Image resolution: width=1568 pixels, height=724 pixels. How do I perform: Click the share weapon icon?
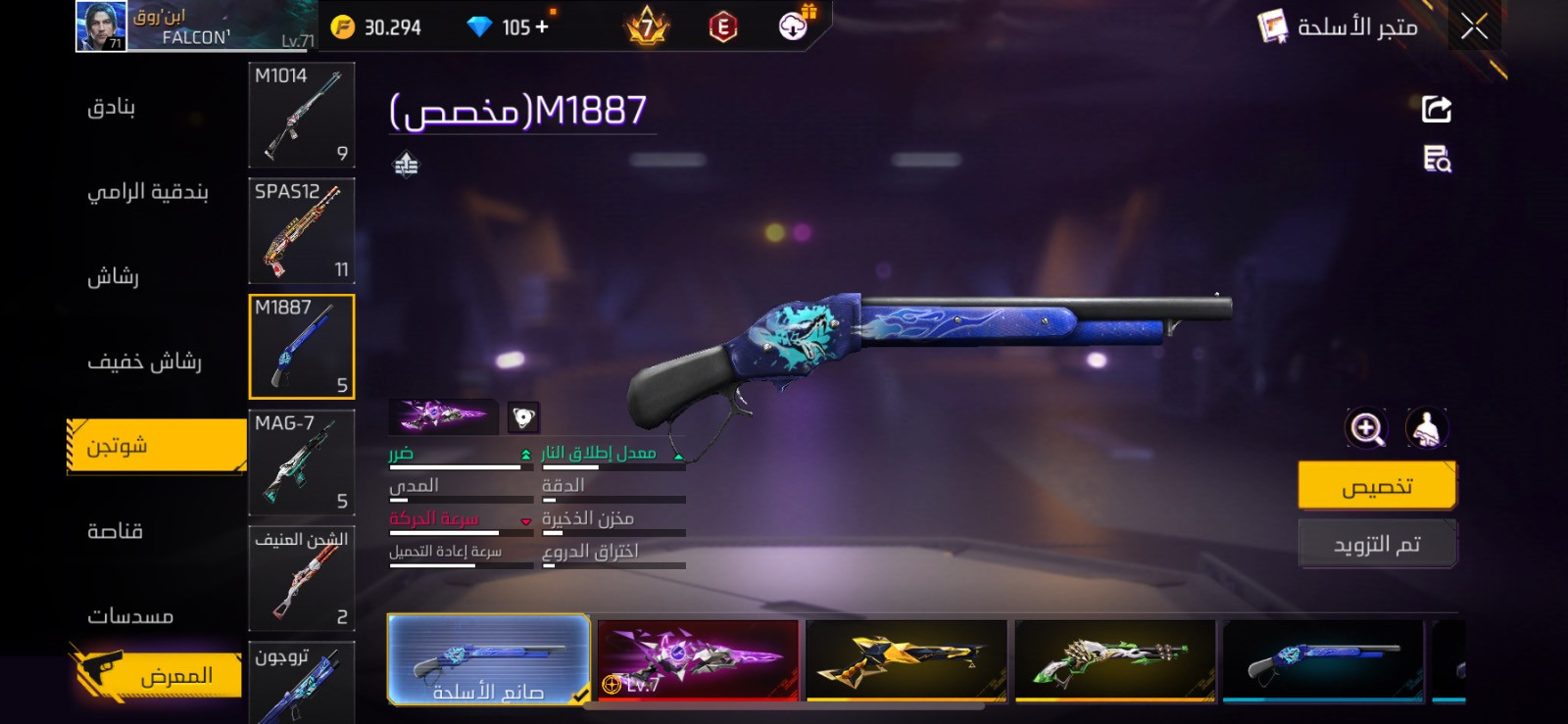(x=1435, y=108)
